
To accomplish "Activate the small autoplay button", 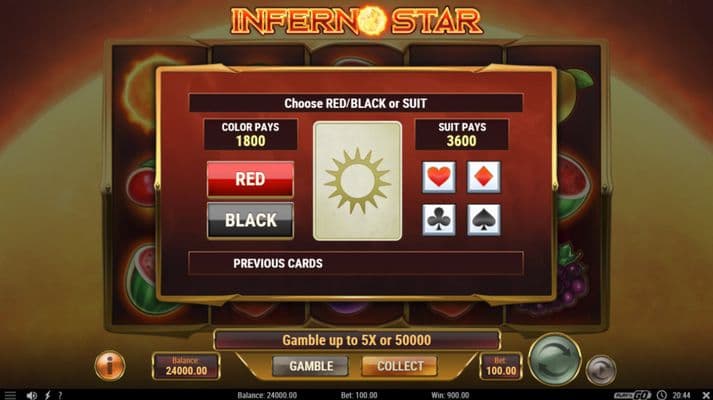I will pyautogui.click(x=600, y=370).
